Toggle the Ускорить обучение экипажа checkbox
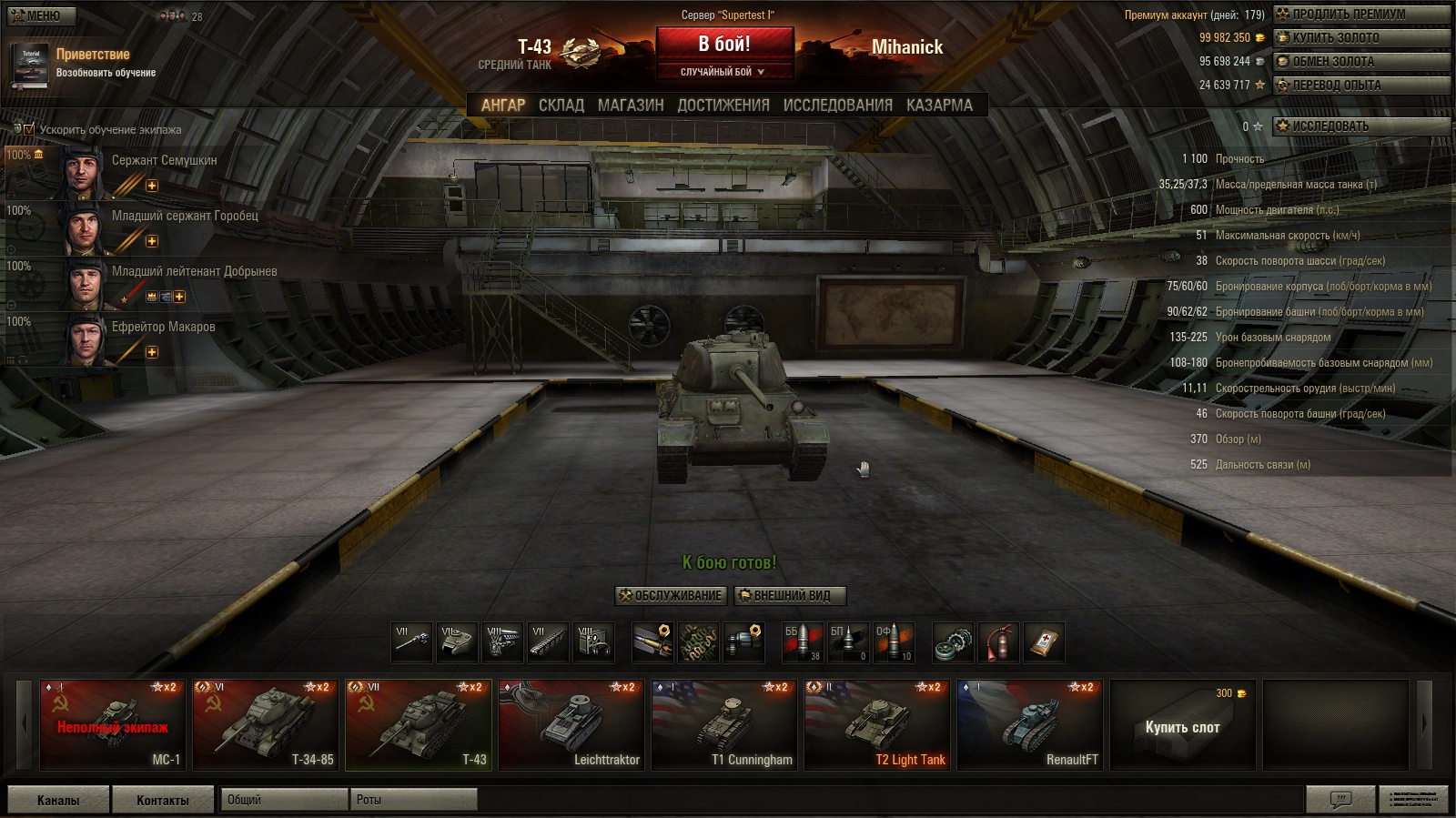 29,129
